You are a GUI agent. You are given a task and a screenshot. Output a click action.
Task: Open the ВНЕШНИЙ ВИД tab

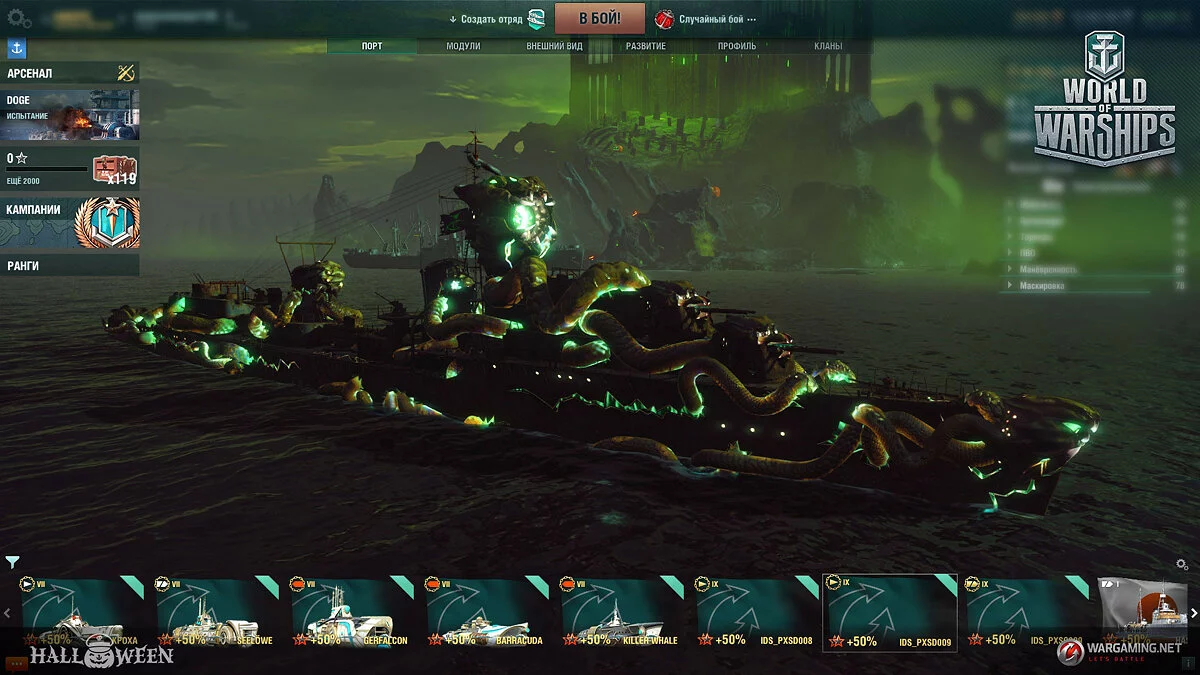tap(554, 46)
